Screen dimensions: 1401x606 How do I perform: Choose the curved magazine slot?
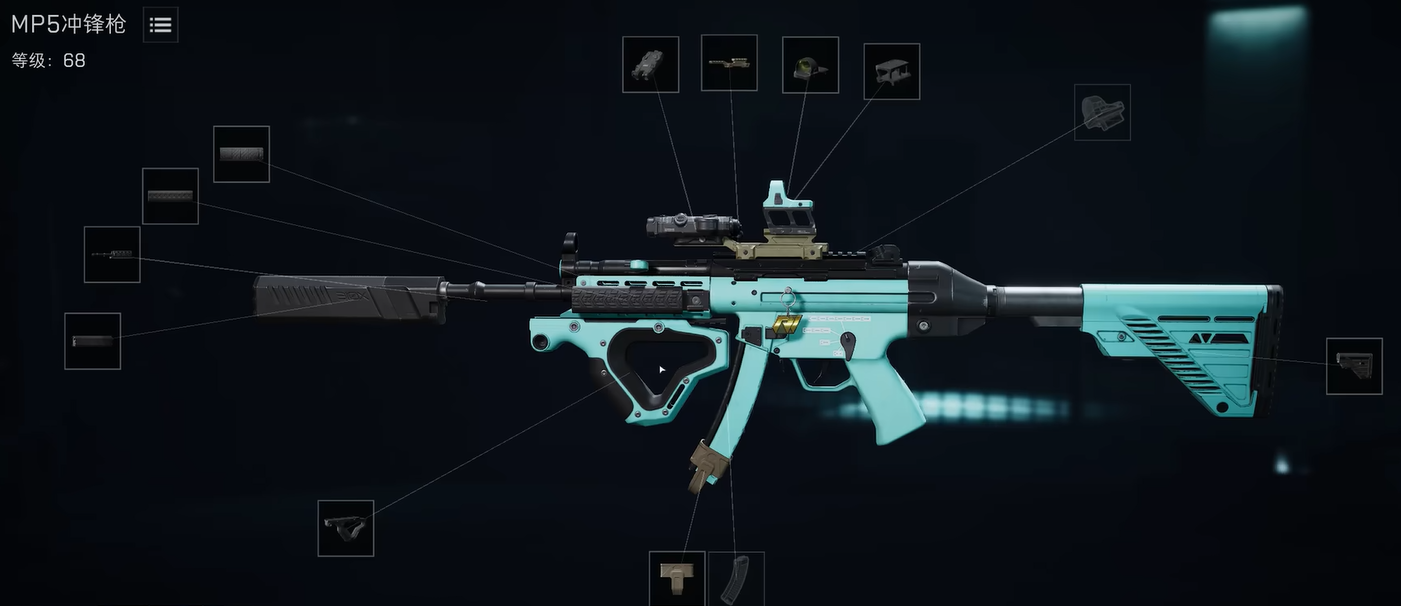736,578
